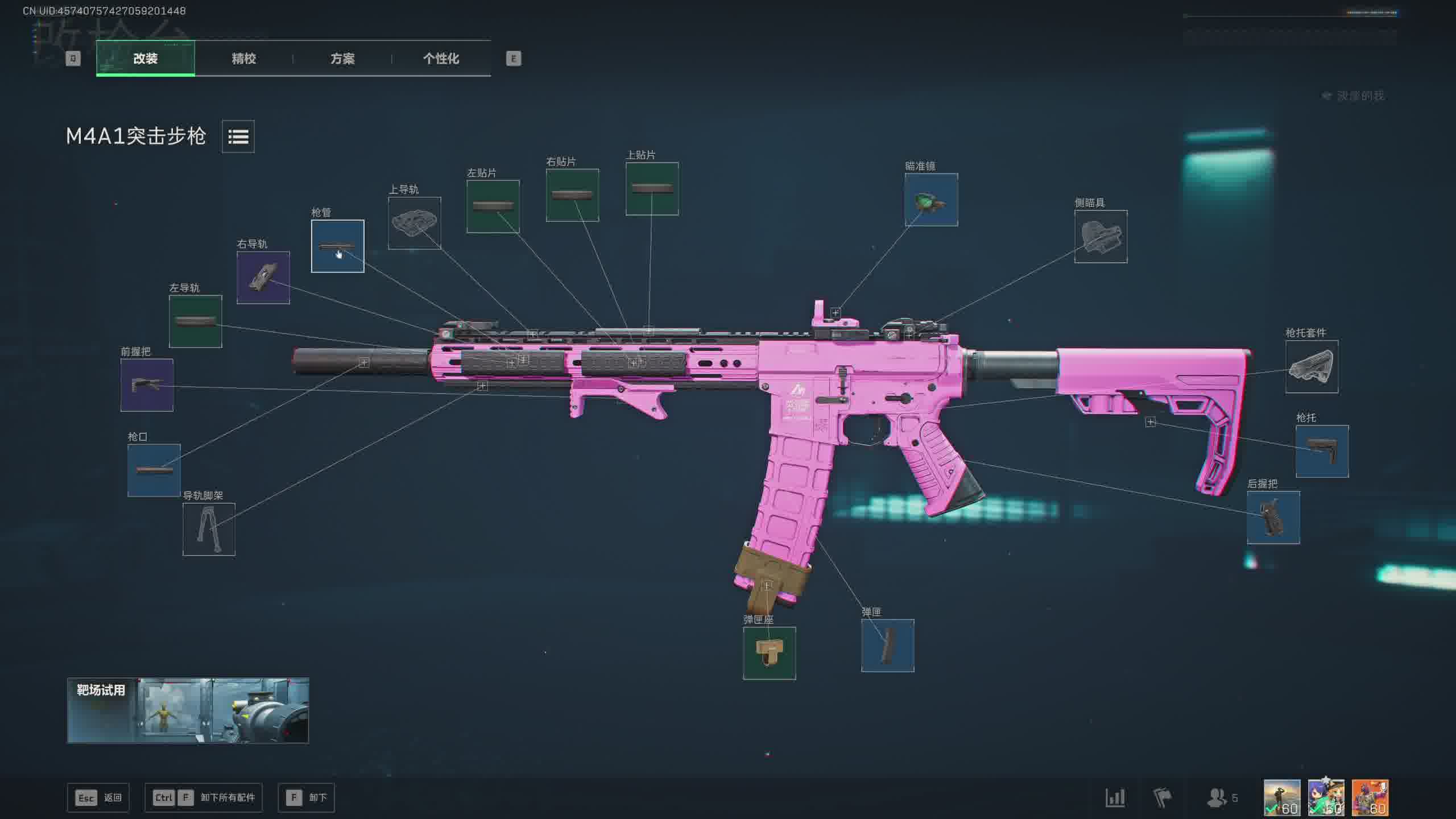This screenshot has height=819, width=1456.
Task: Select the 右导轨 right rail slot
Action: [263, 278]
